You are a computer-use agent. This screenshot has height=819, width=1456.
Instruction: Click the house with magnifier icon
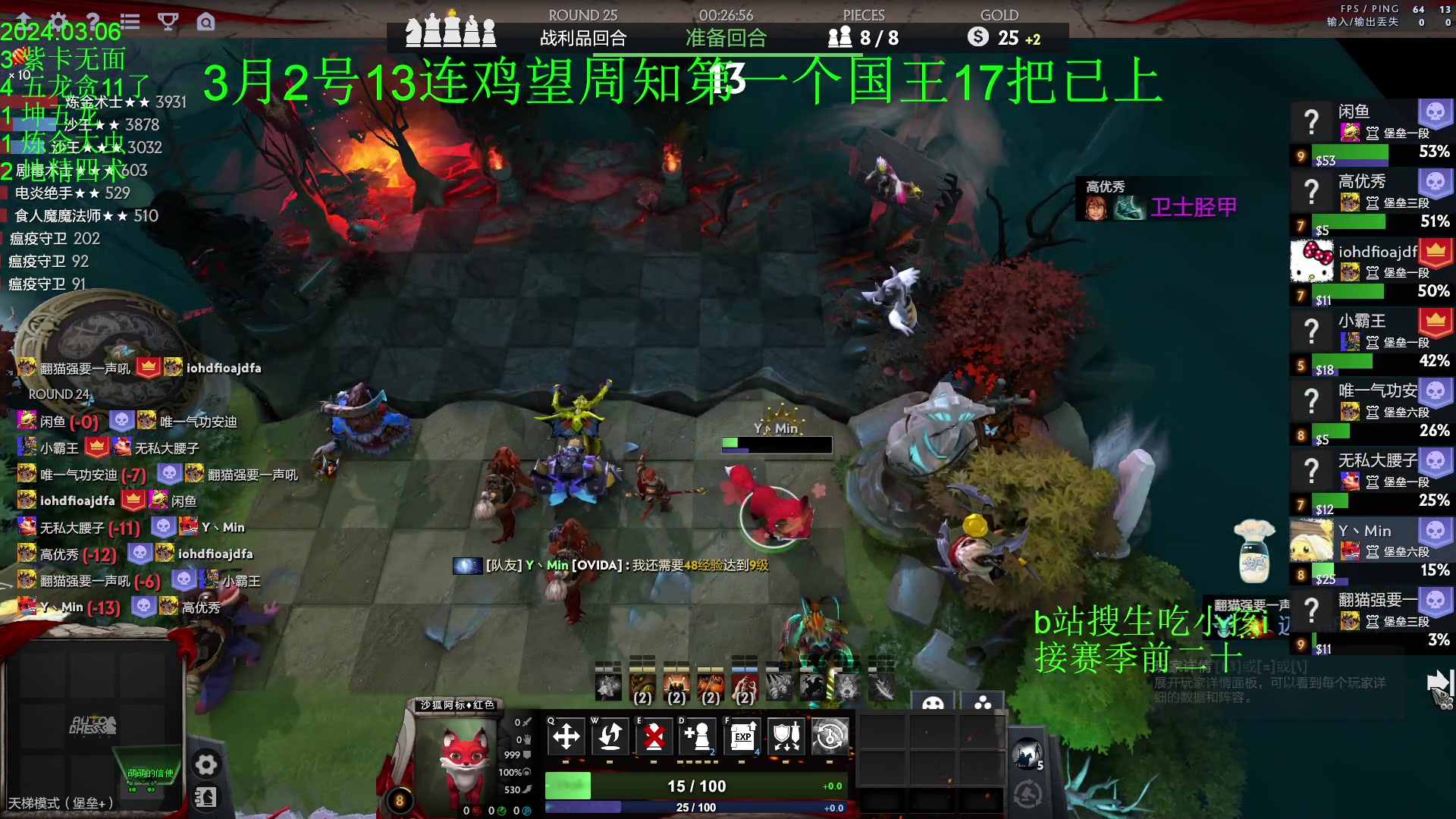coord(206,21)
